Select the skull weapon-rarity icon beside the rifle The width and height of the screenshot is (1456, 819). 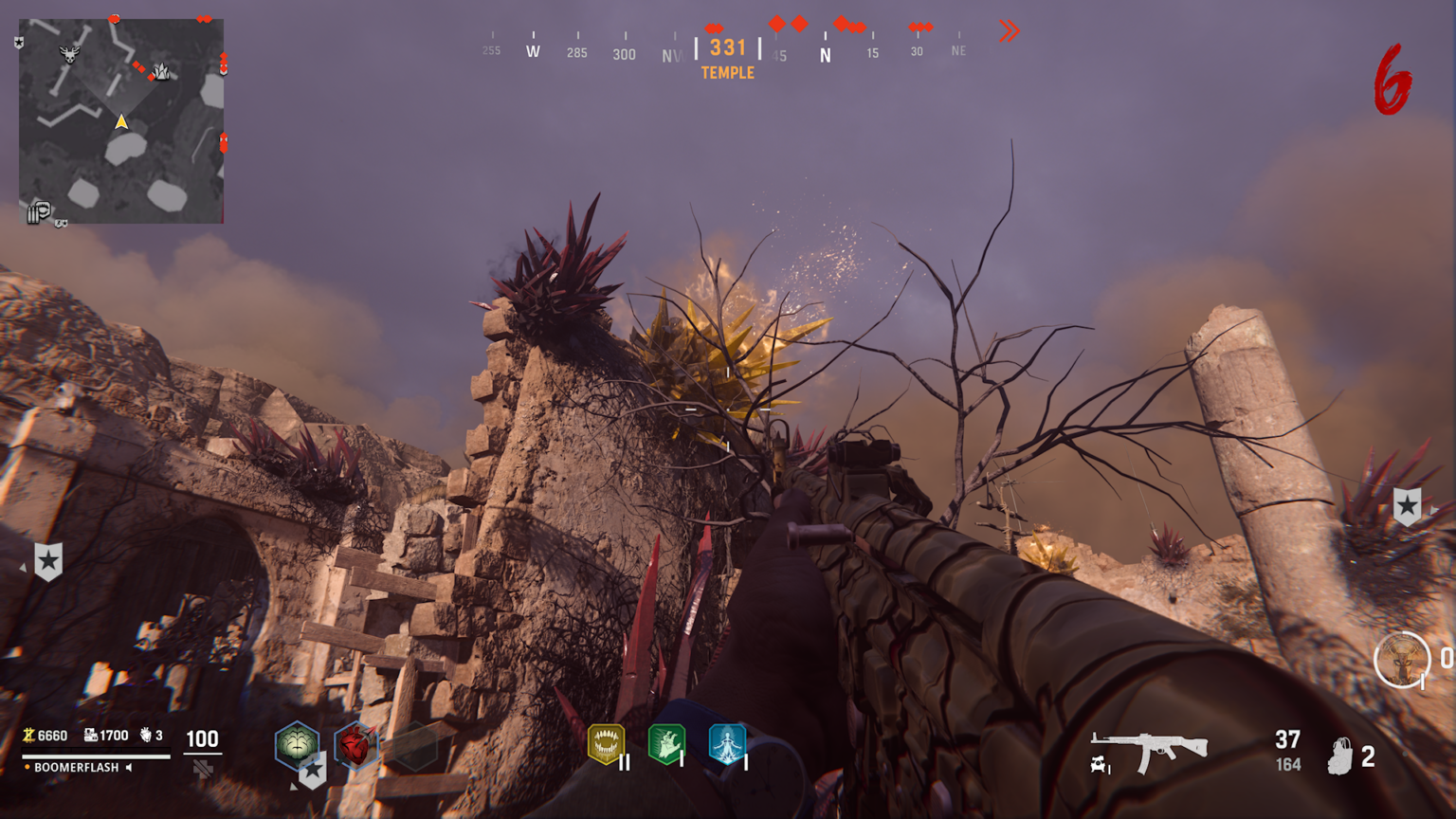[1099, 764]
